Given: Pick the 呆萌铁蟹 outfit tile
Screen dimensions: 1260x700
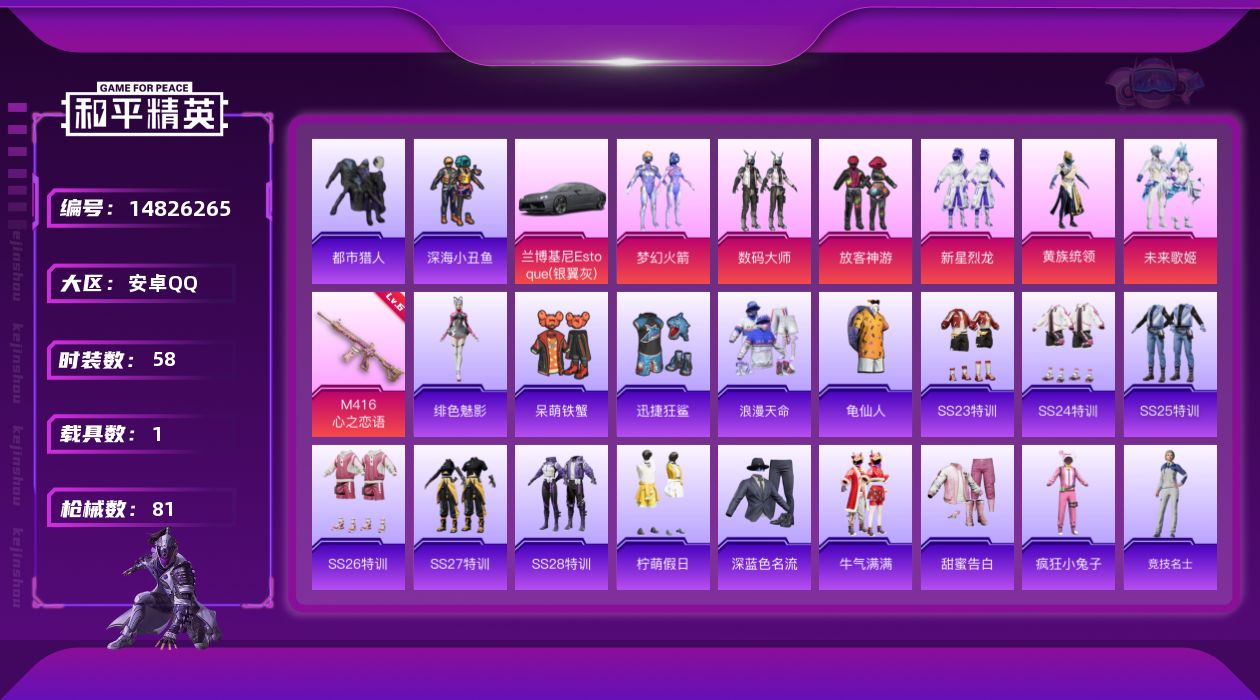Looking at the screenshot, I should pyautogui.click(x=561, y=364).
